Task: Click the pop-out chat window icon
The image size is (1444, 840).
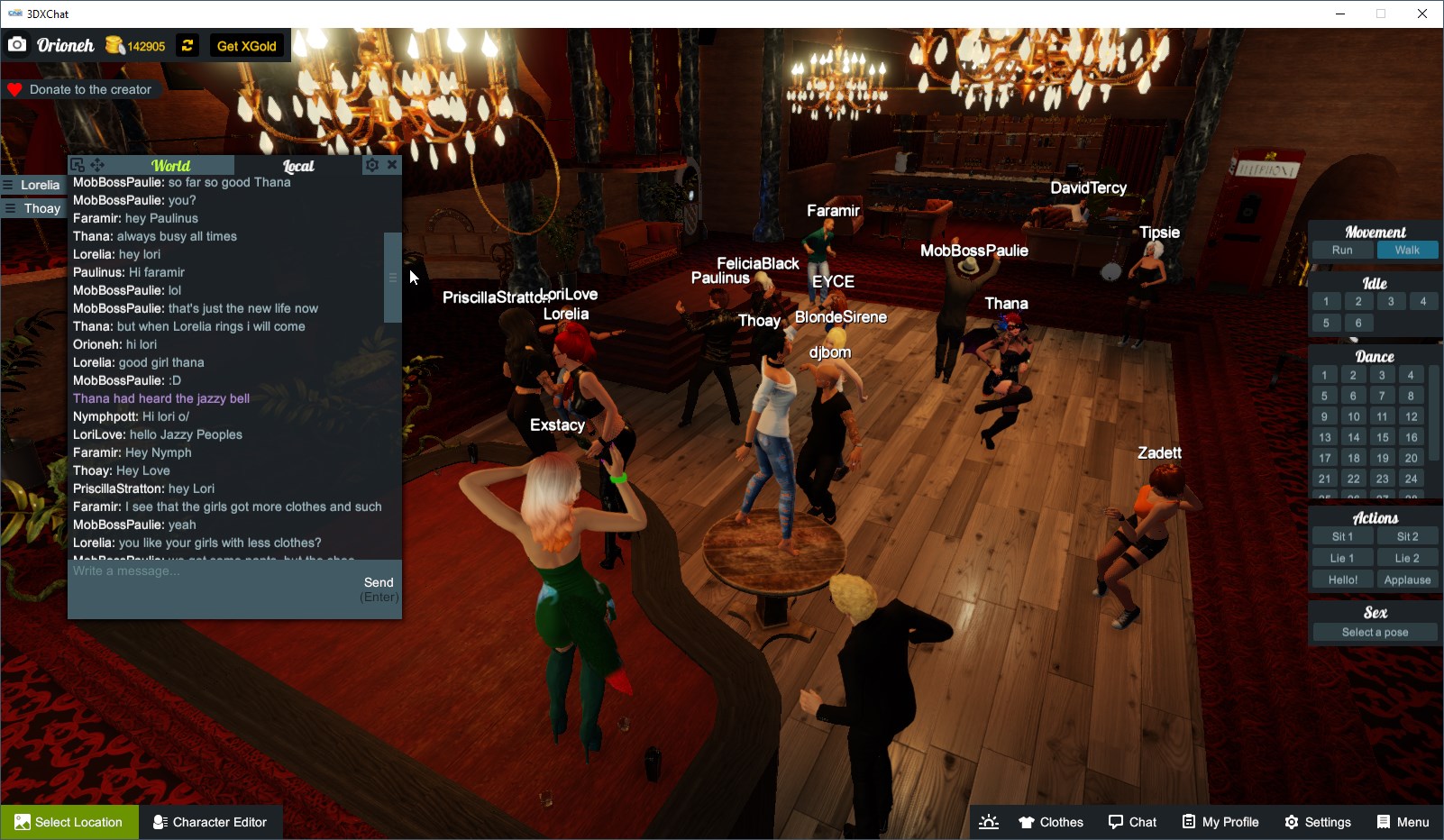Action: (77, 165)
